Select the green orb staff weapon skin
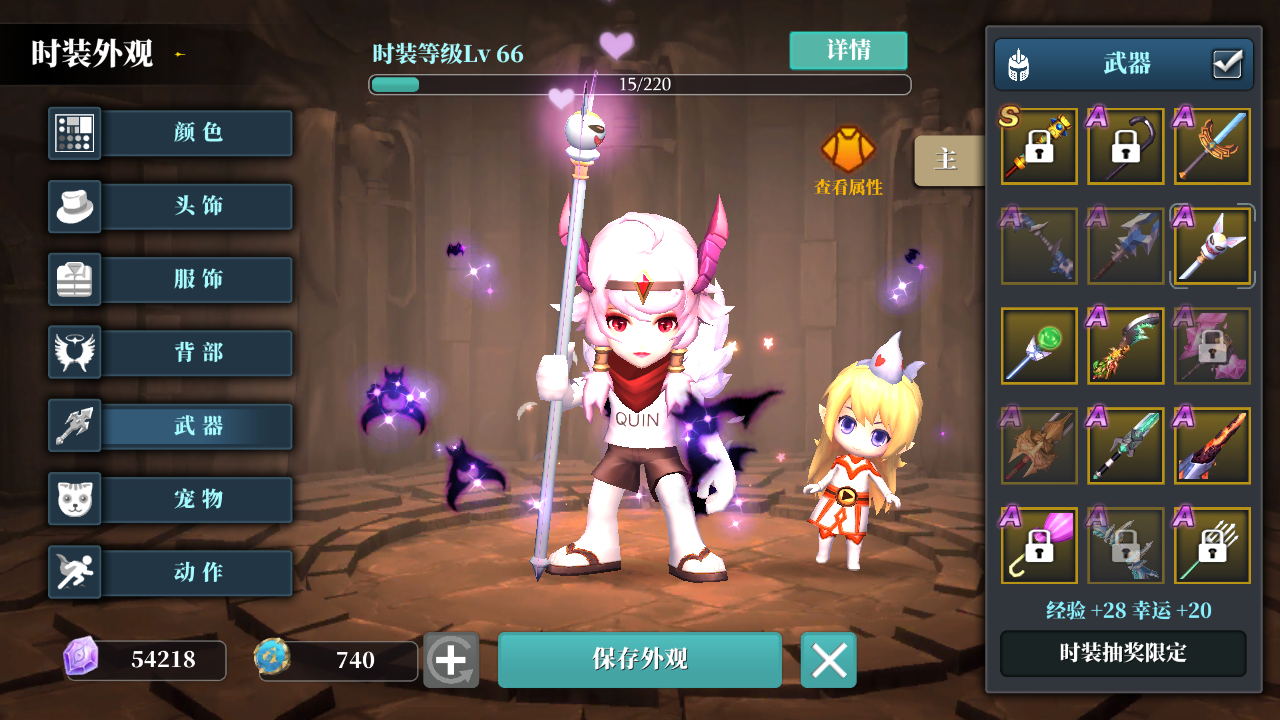The width and height of the screenshot is (1280, 720). coord(1038,345)
